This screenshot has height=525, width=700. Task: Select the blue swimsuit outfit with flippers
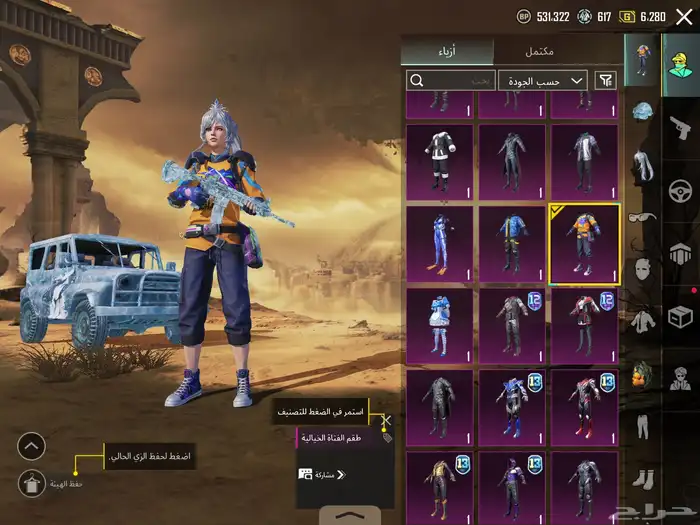pos(440,242)
